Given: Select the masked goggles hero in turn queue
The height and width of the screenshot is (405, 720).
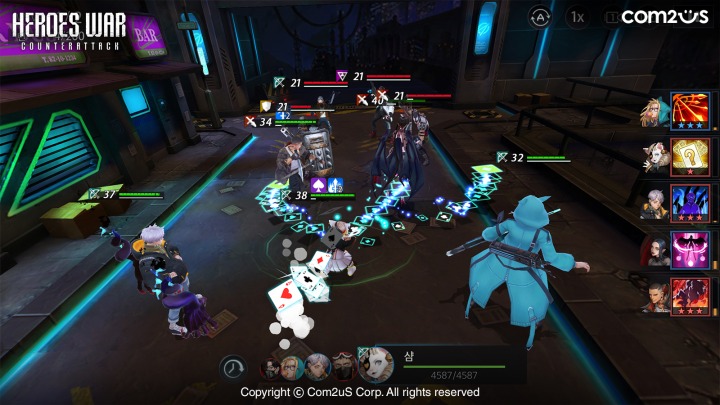Looking at the screenshot, I should (343, 367).
